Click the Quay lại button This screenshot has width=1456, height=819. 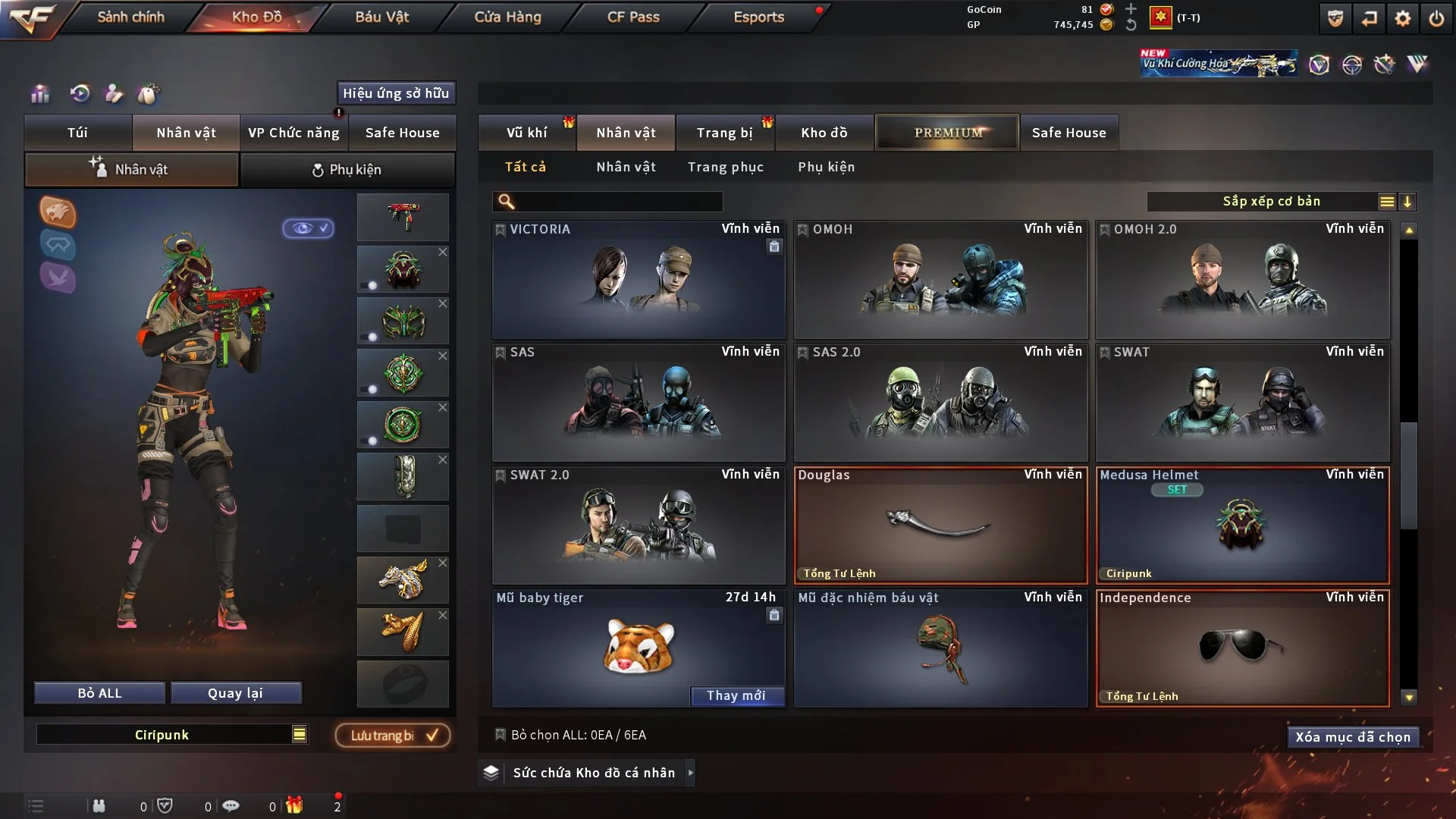235,693
